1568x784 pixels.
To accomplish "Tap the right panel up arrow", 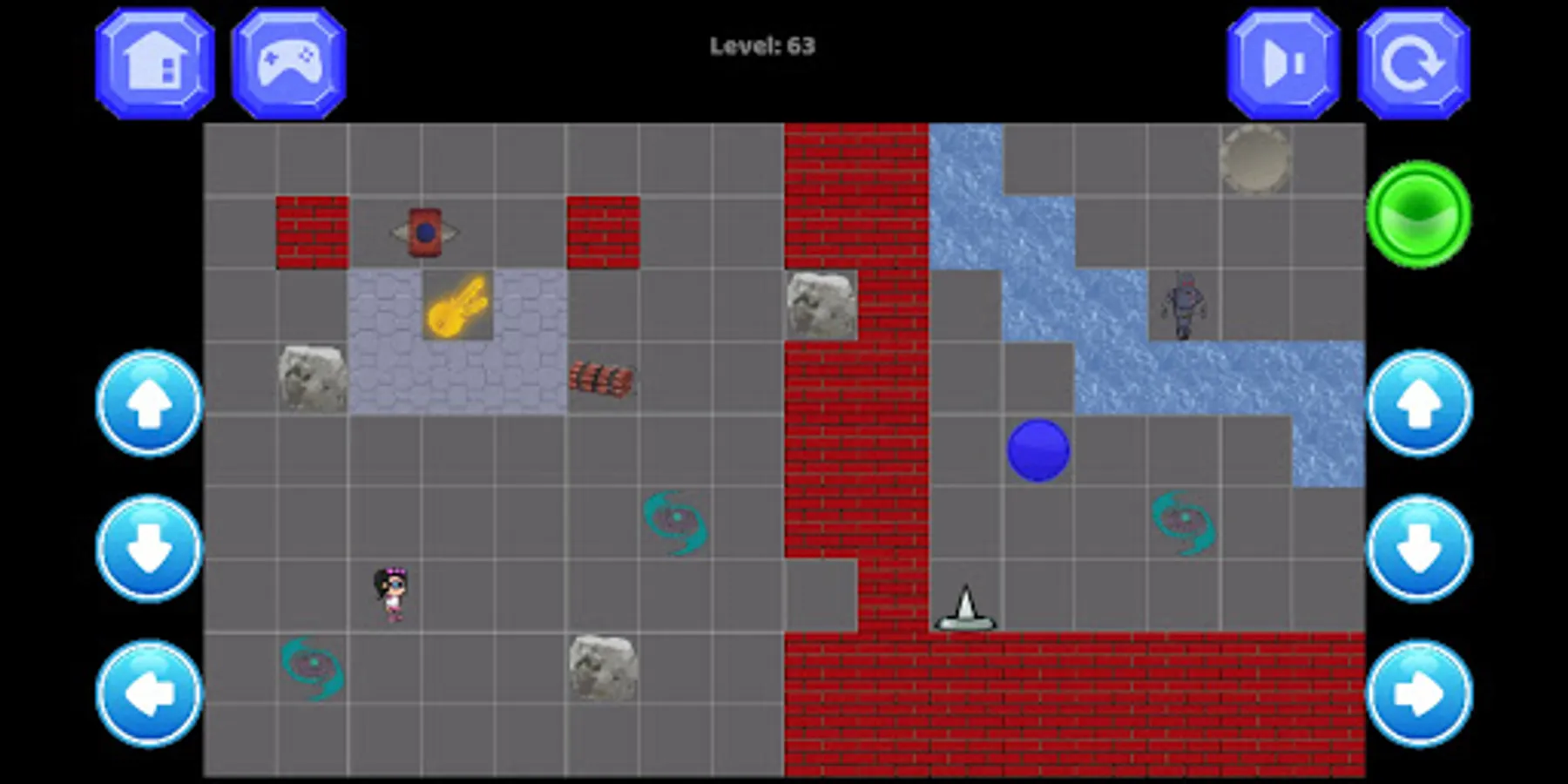I will (1418, 406).
